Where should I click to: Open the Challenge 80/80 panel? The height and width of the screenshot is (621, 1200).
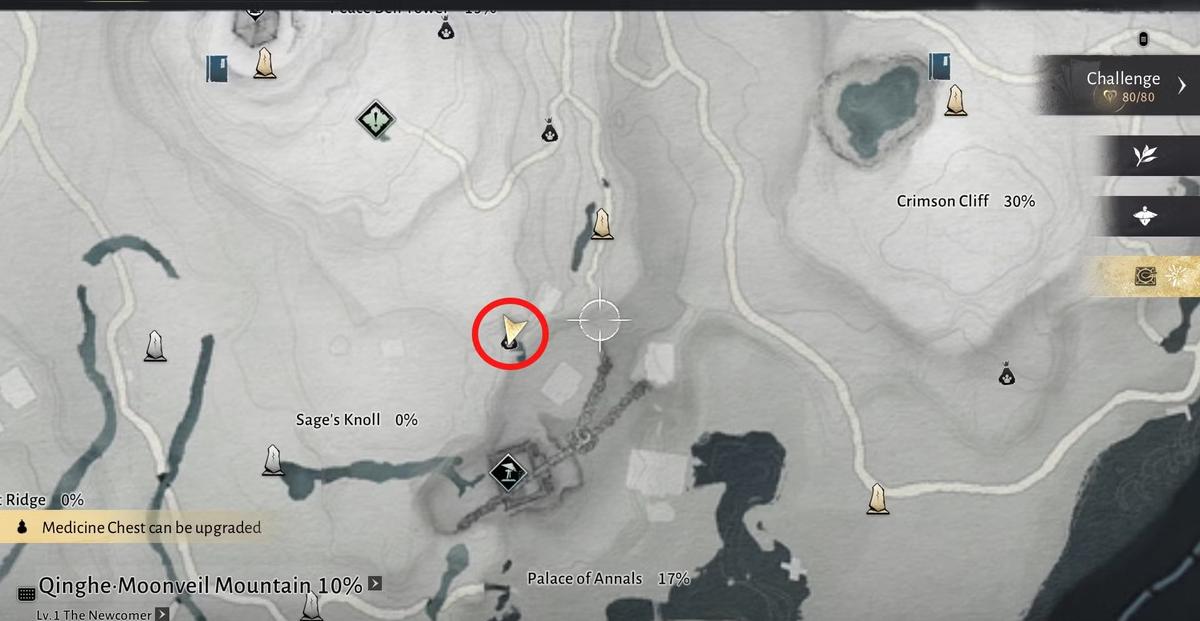pos(1120,86)
